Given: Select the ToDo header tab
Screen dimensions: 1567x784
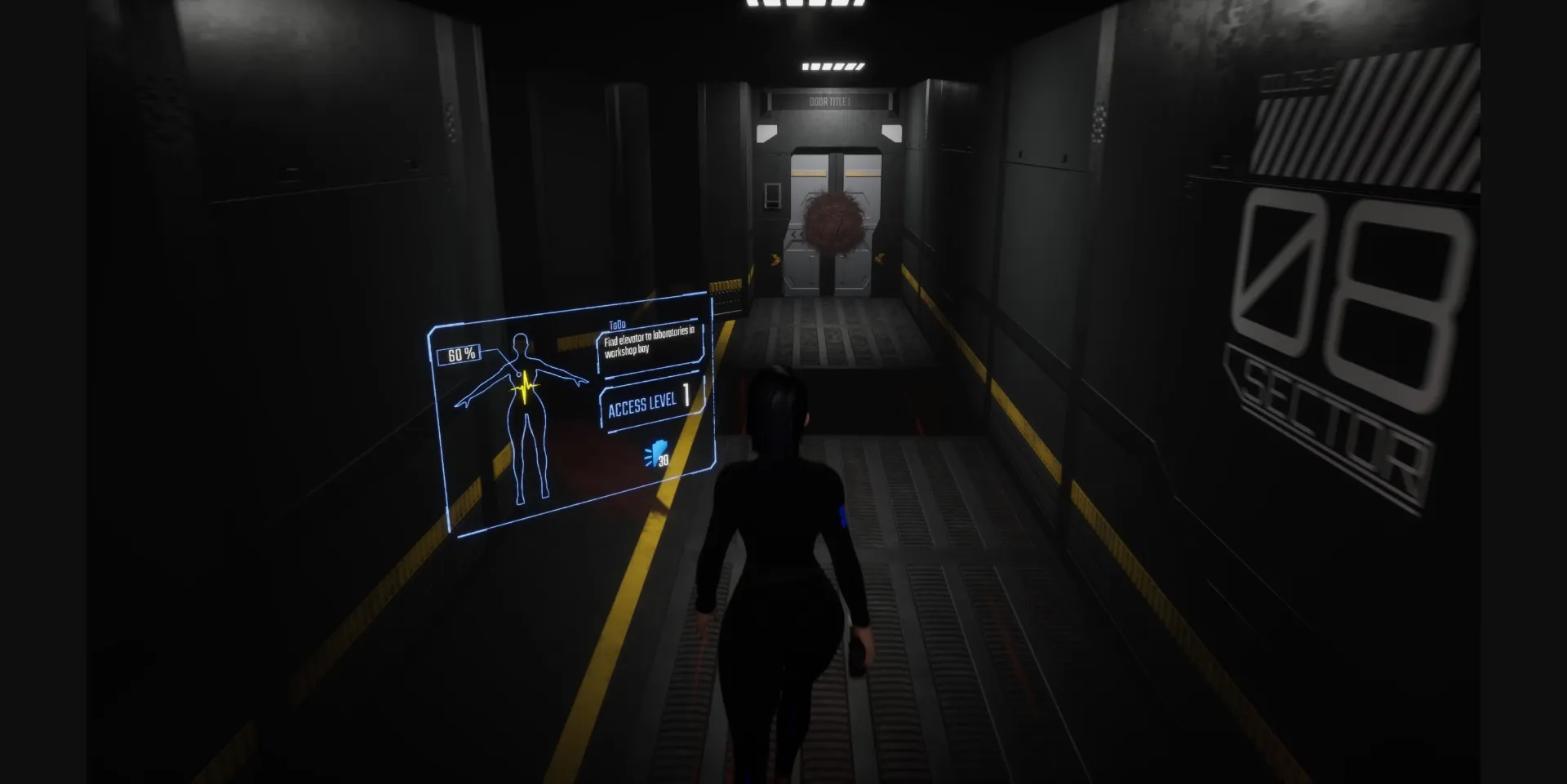Looking at the screenshot, I should (618, 323).
